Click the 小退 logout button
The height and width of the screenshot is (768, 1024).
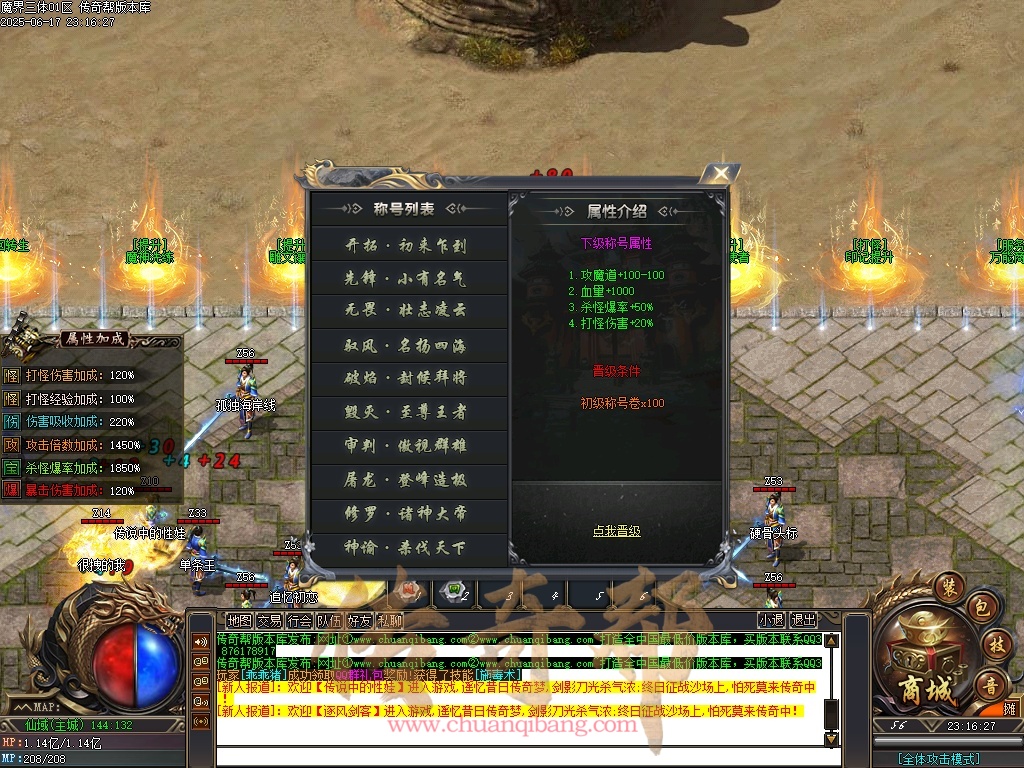770,620
